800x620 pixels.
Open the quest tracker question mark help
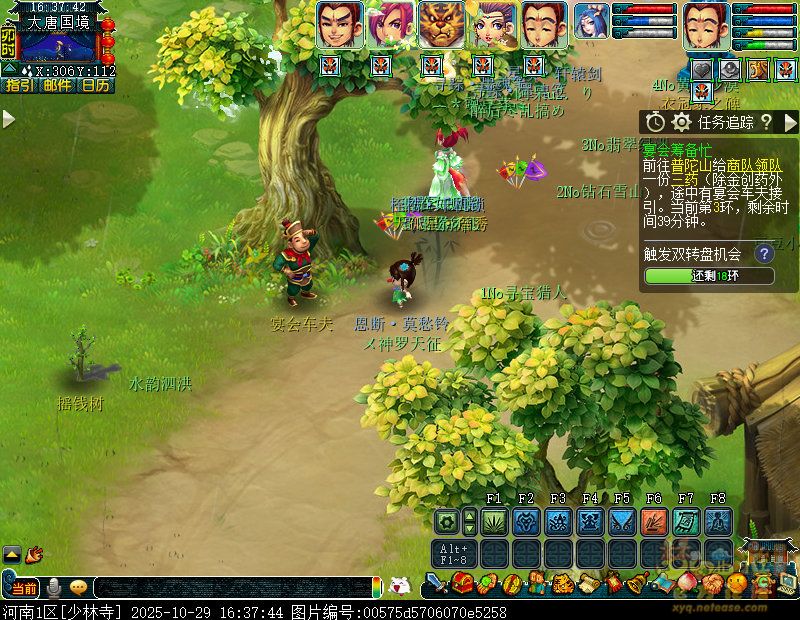click(x=766, y=122)
